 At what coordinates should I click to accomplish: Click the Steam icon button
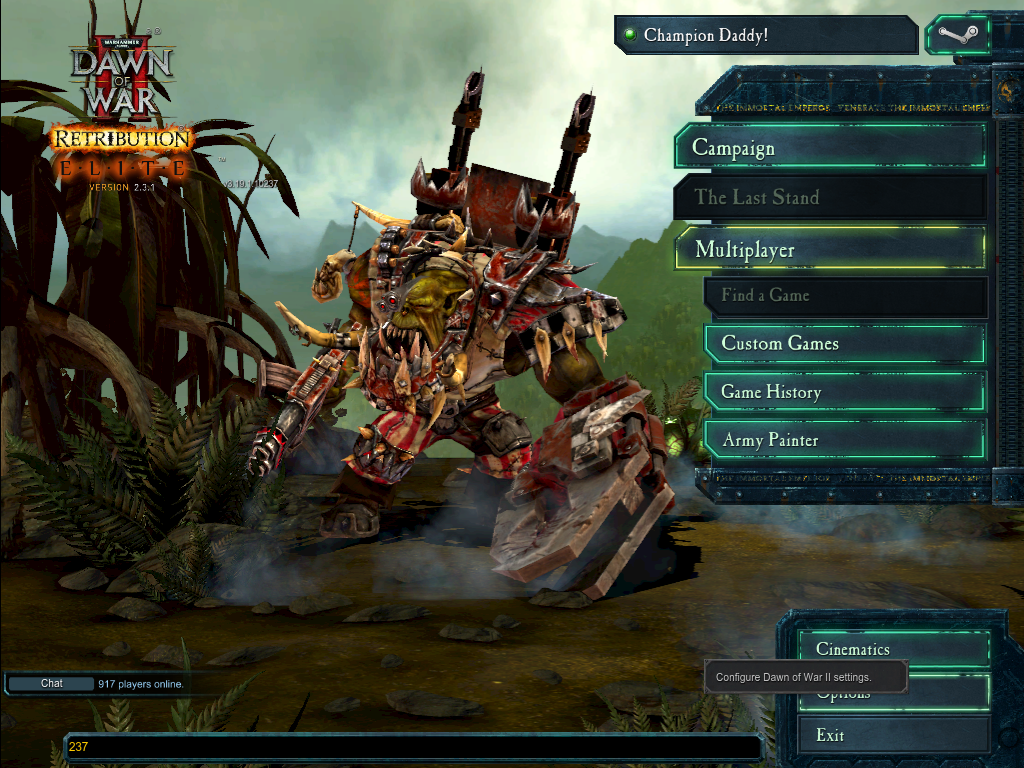click(x=957, y=36)
